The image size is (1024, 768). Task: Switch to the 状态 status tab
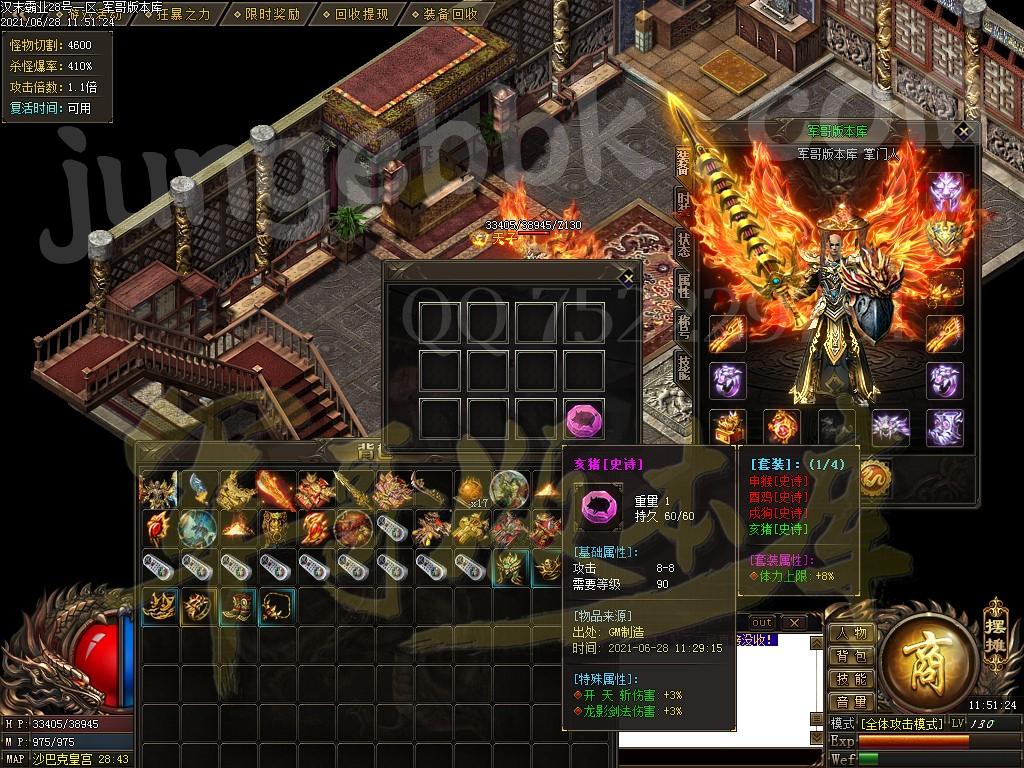pyautogui.click(x=683, y=242)
